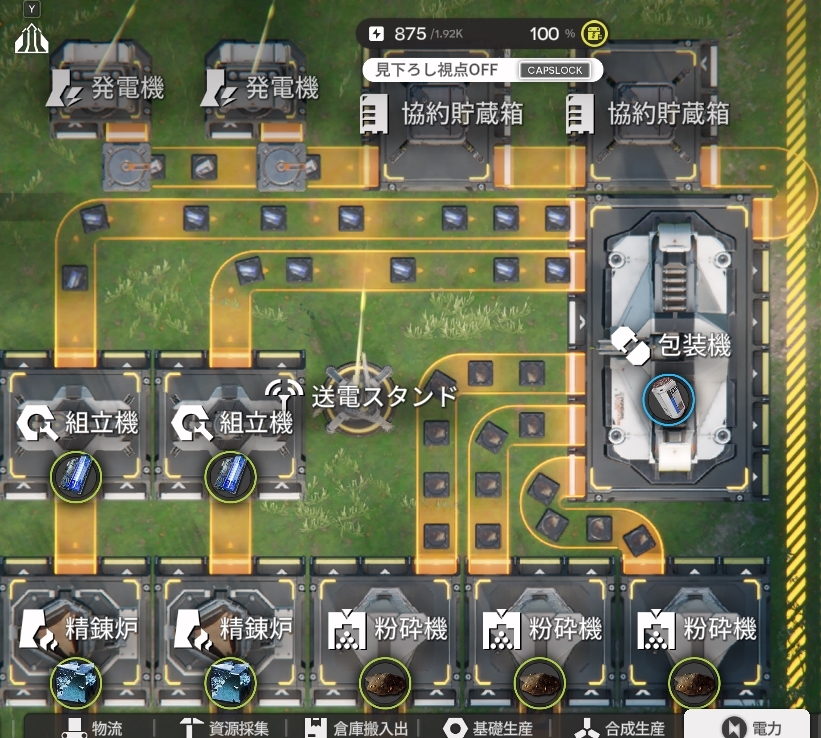Click the yellow circled power-storage icon
The height and width of the screenshot is (738, 821).
click(x=594, y=34)
